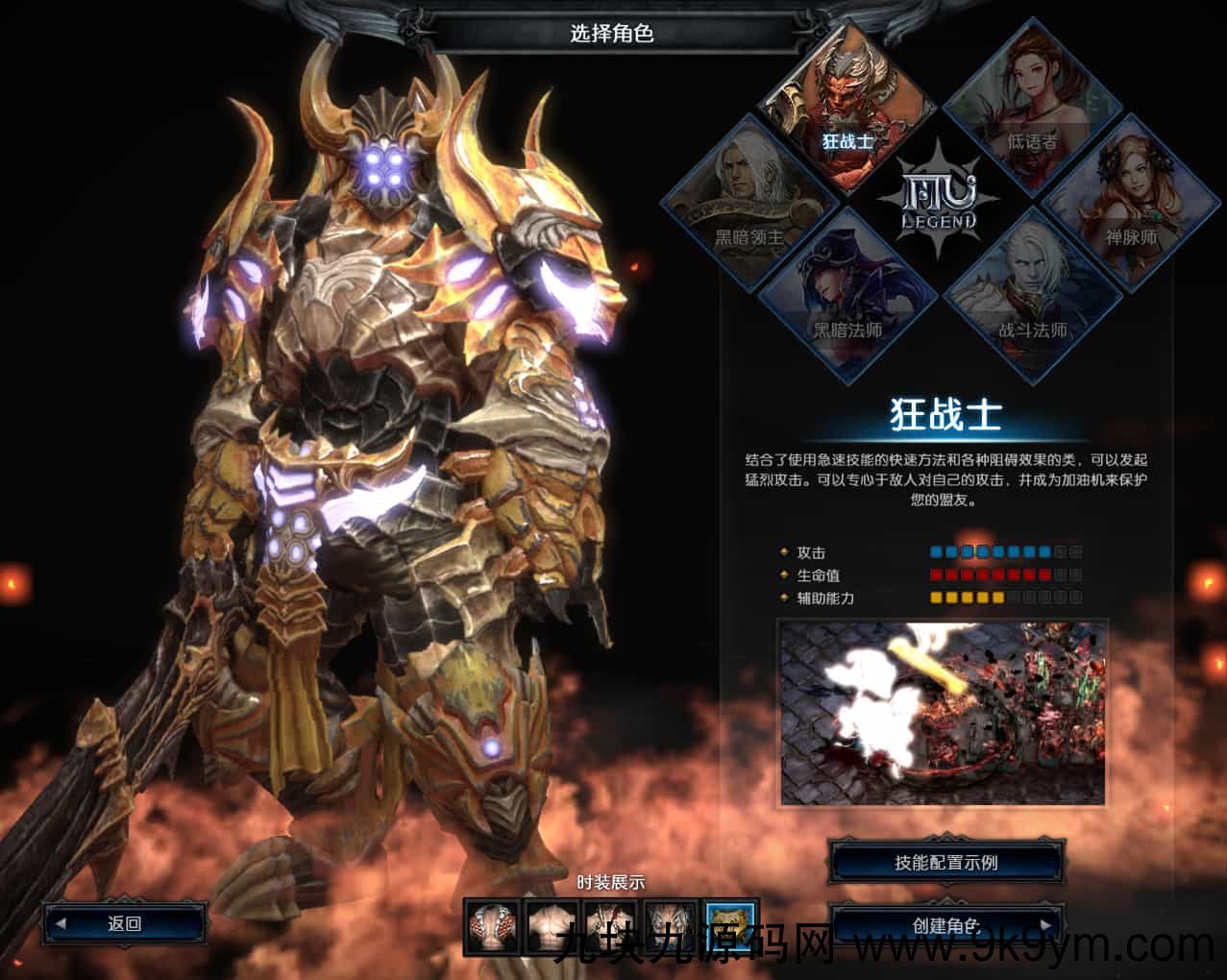Screen dimensions: 1227x980
Task: Preview the plain bare-torso costume
Action: tap(552, 927)
